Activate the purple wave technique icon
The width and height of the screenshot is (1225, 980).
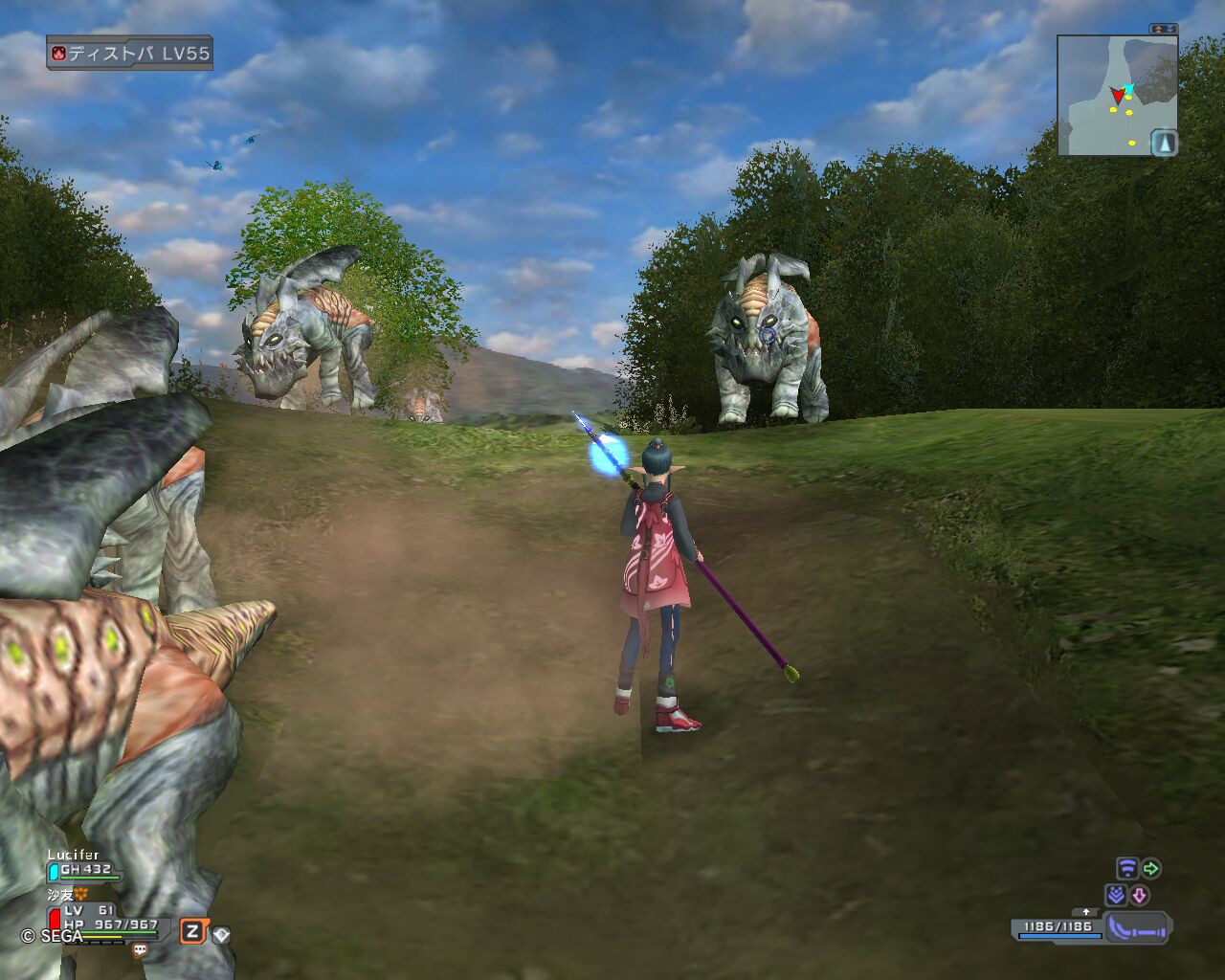coord(1126,869)
